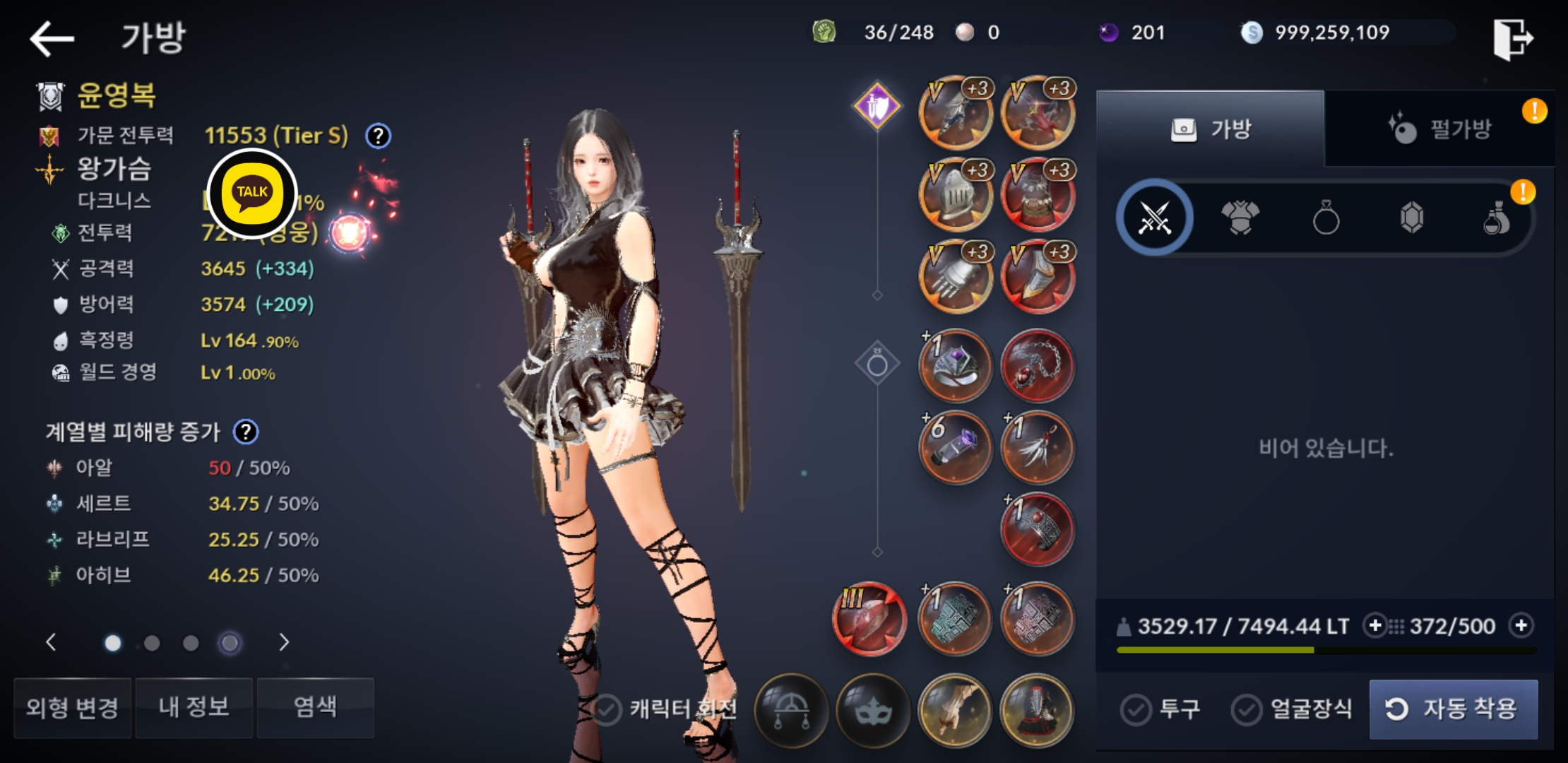Show help for 가문 전투력

pyautogui.click(x=379, y=136)
